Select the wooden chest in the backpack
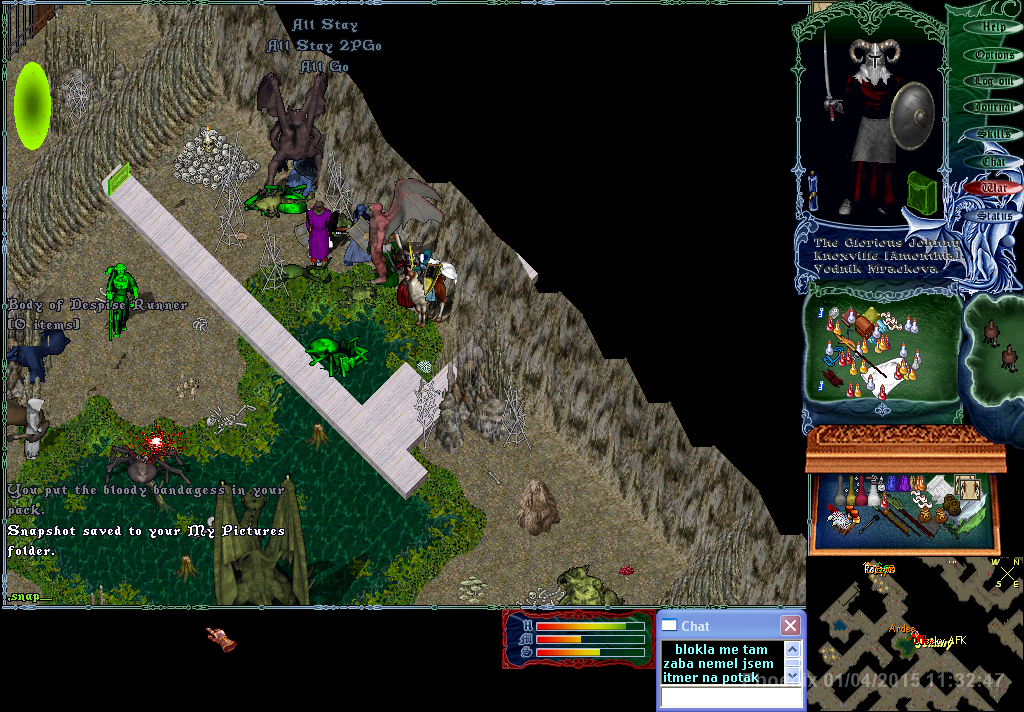 (x=861, y=327)
